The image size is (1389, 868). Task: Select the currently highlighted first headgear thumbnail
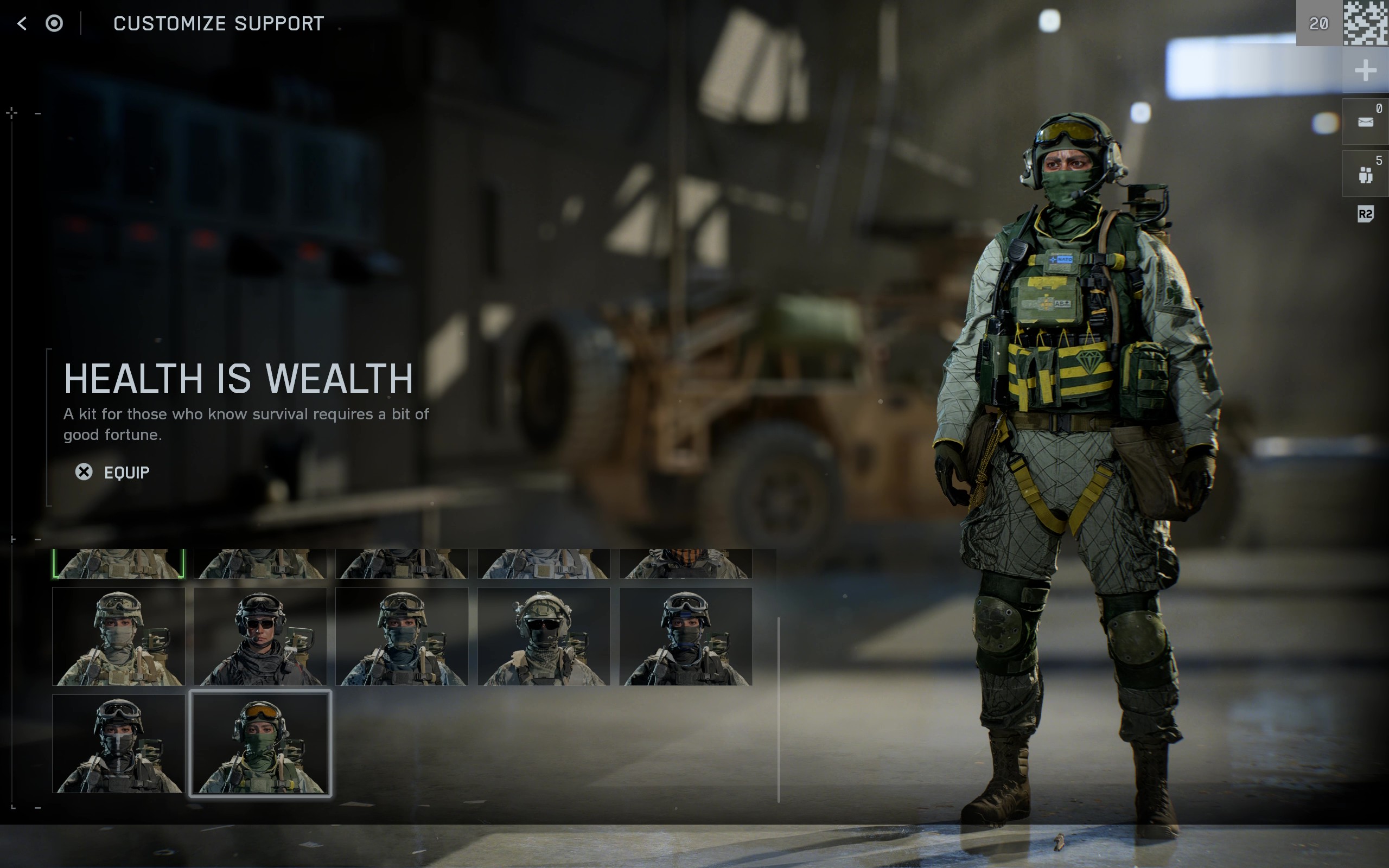119,563
